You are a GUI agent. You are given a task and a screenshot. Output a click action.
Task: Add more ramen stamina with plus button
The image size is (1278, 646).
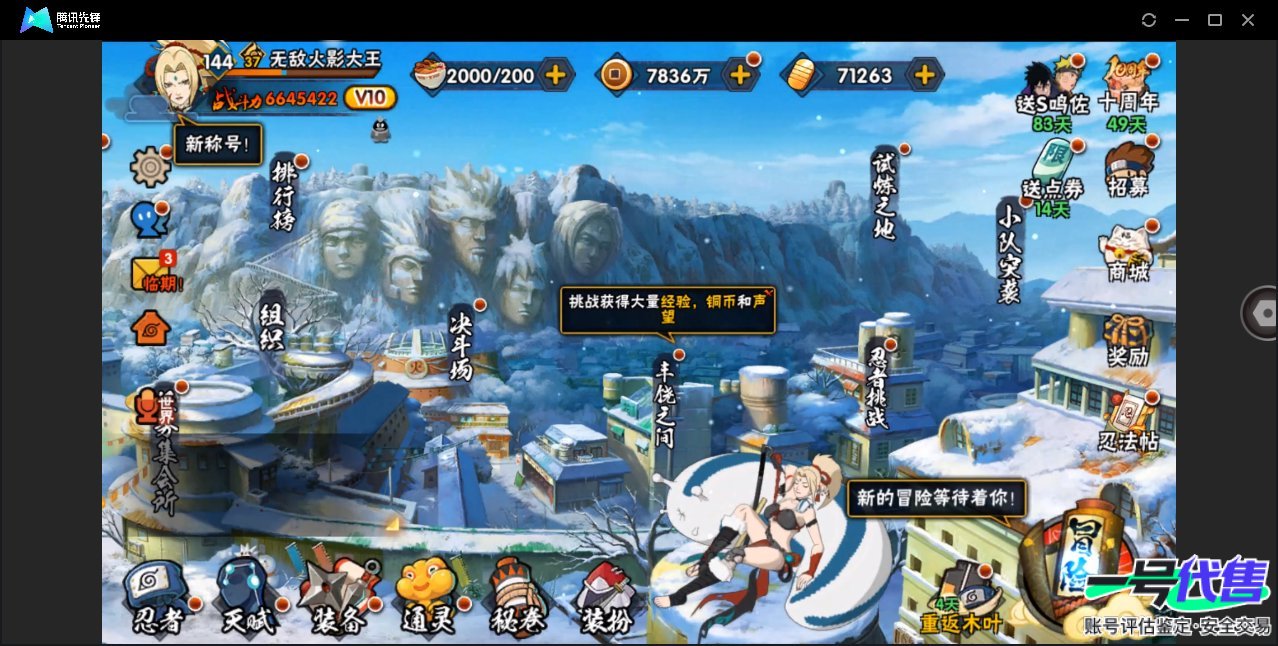pyautogui.click(x=555, y=74)
